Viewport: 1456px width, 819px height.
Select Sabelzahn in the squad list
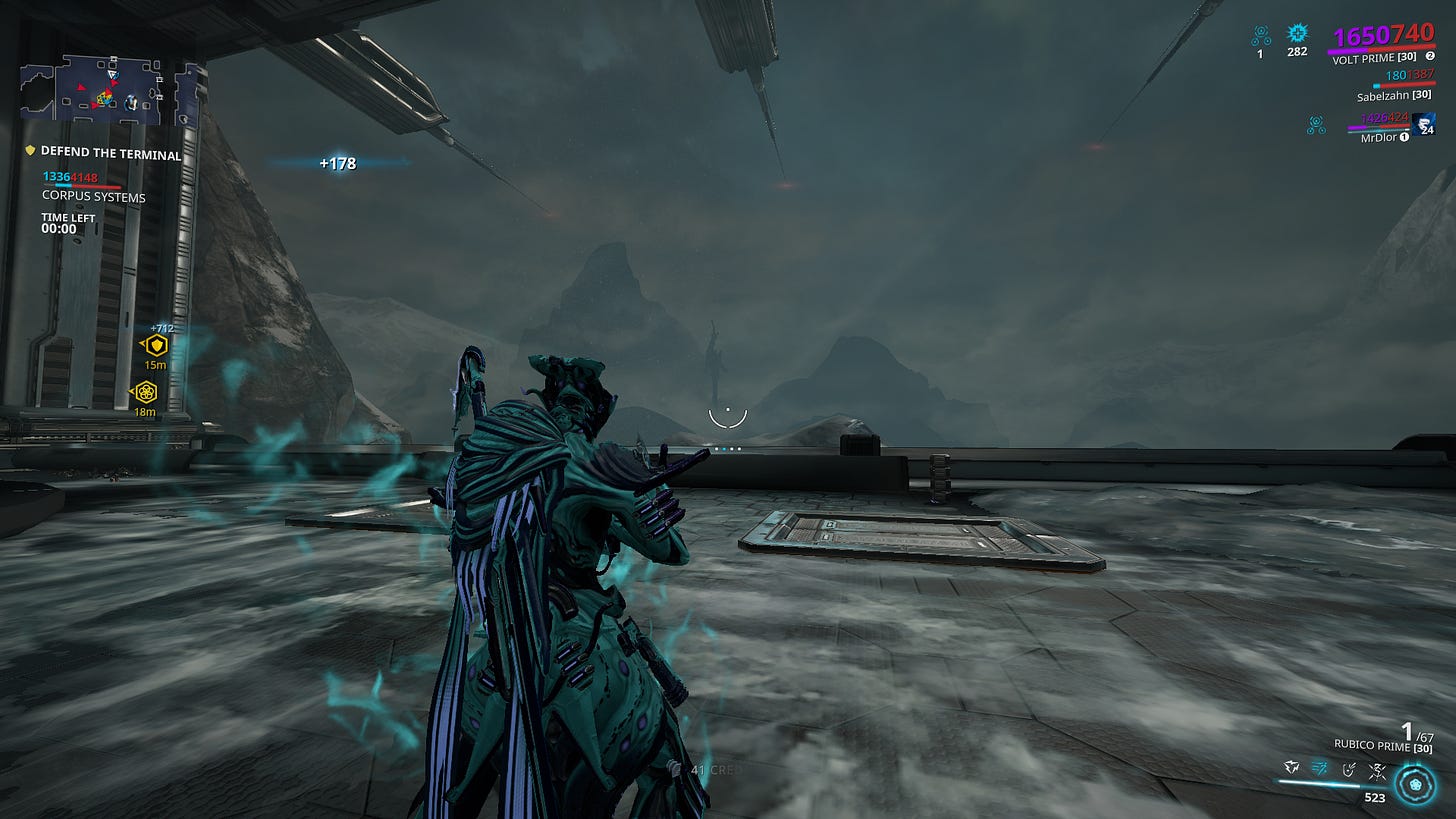[x=1392, y=96]
